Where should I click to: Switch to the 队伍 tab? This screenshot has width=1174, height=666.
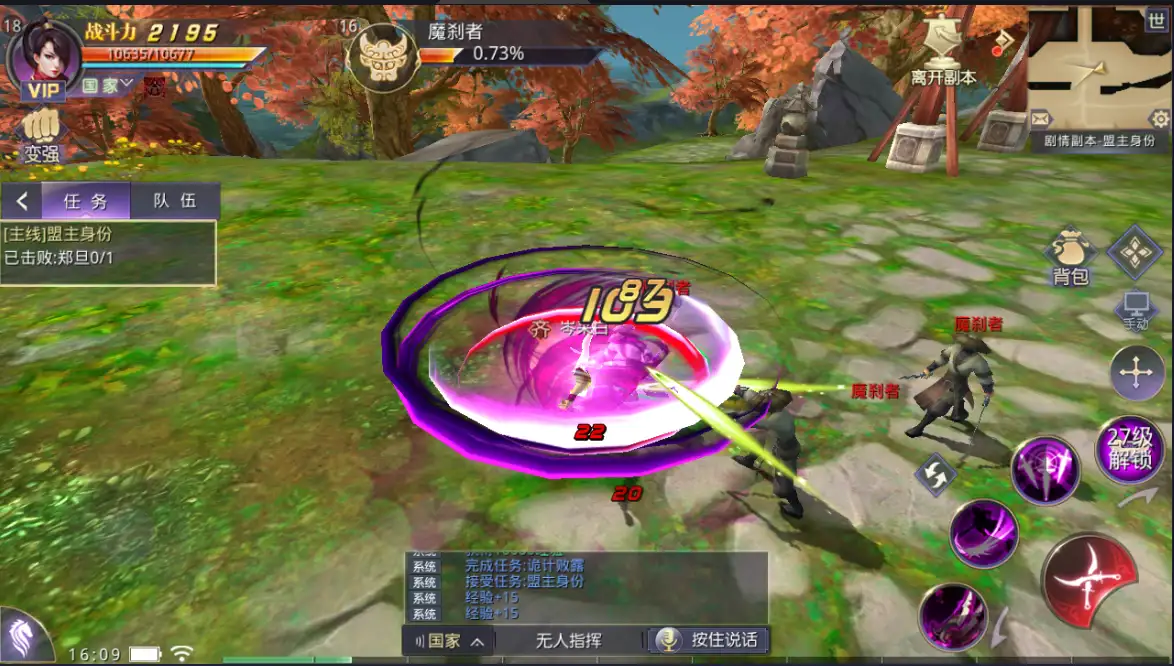click(x=174, y=201)
